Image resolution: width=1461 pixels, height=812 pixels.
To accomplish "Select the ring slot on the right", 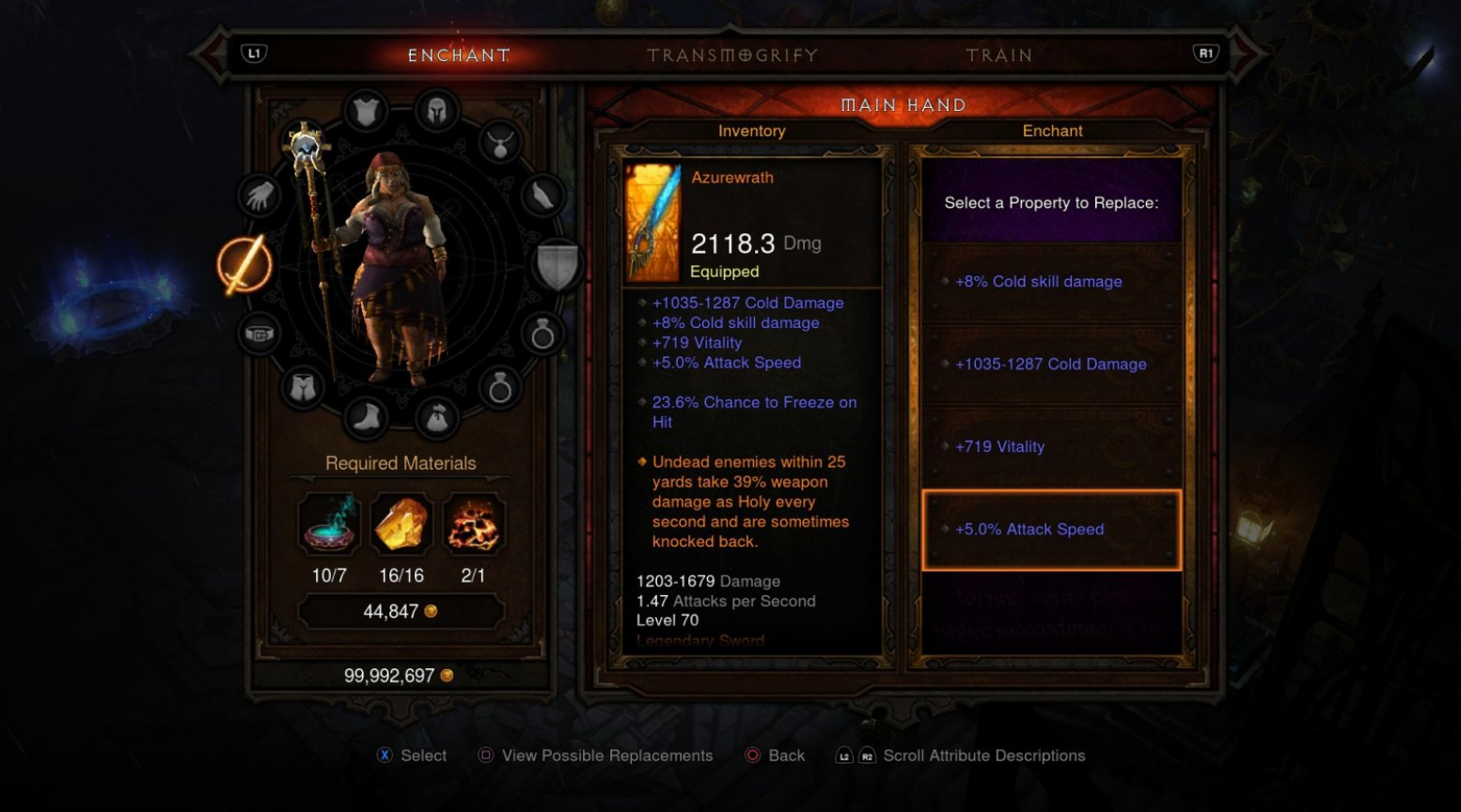I will 543,335.
